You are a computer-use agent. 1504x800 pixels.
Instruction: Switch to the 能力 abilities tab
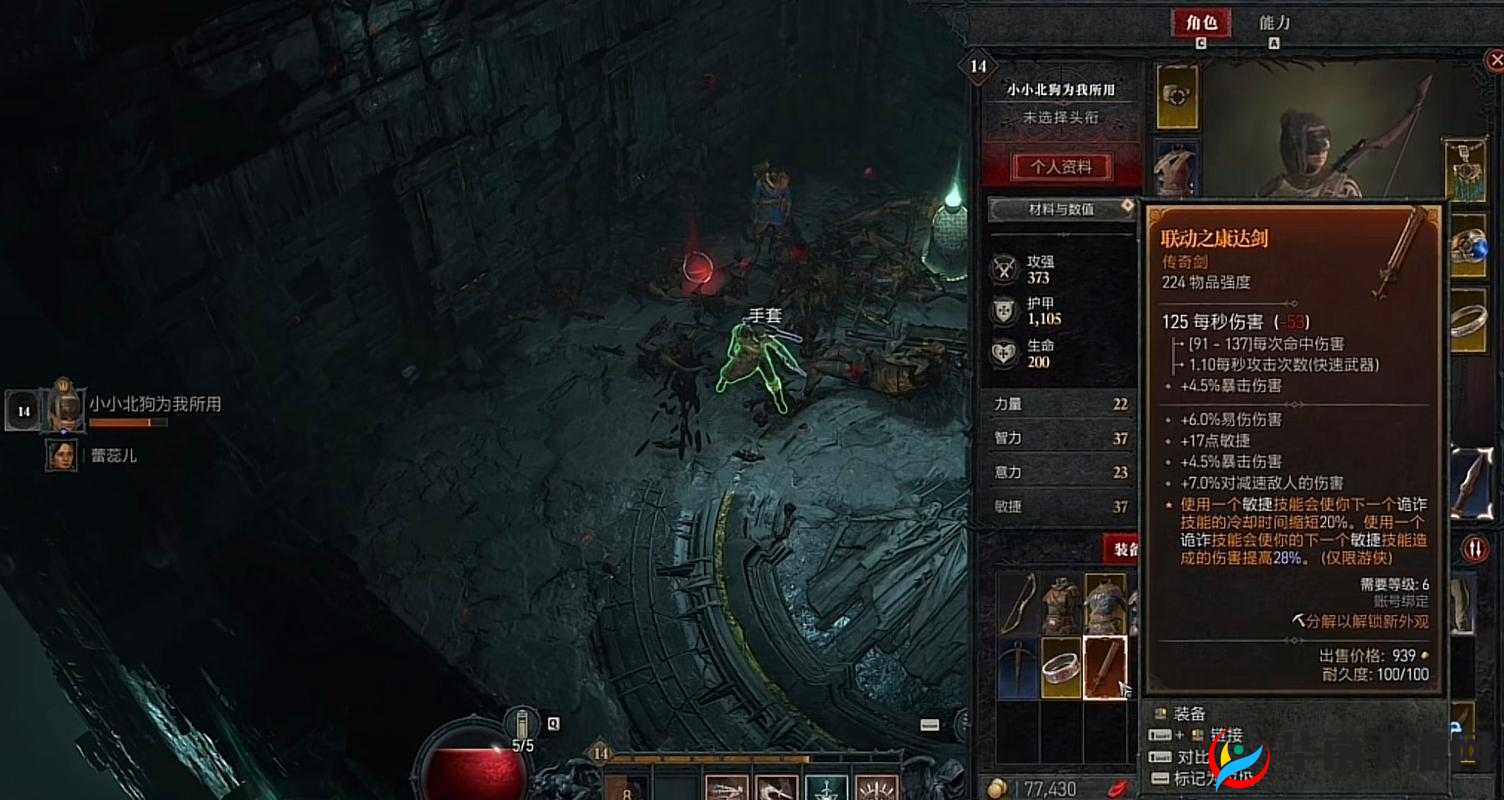coord(1272,24)
